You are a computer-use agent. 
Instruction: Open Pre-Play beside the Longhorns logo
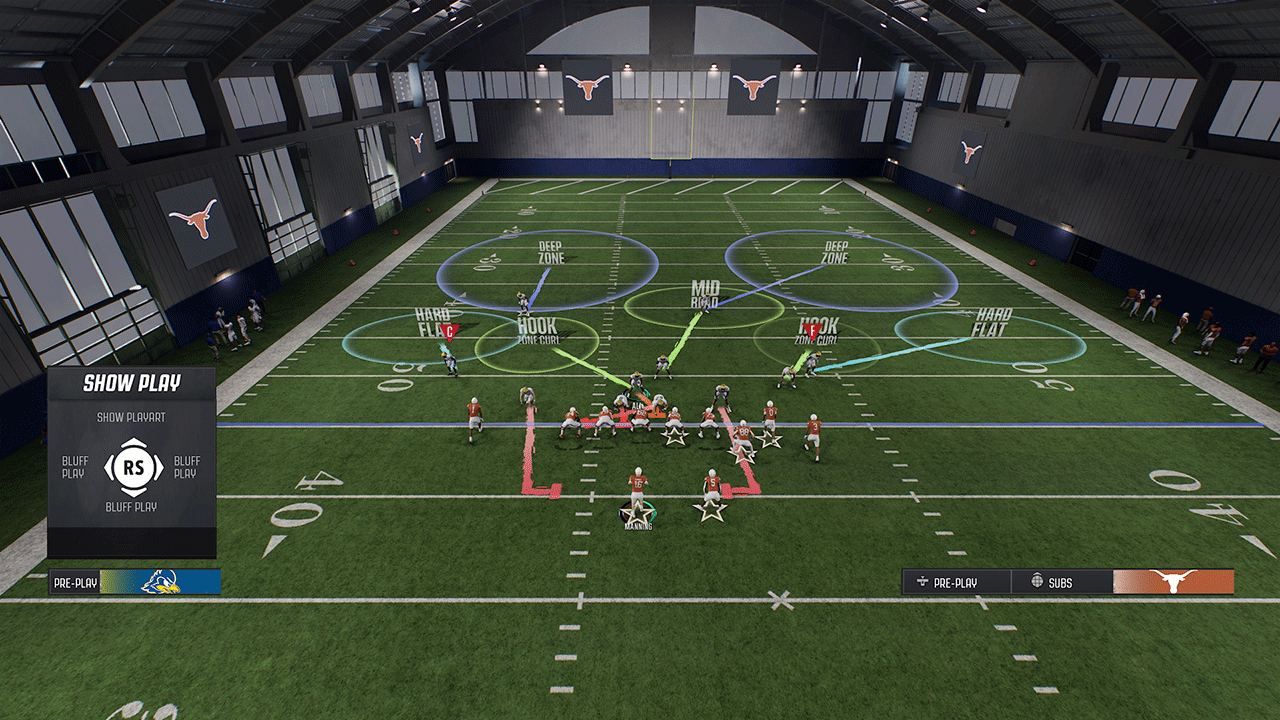tap(954, 582)
